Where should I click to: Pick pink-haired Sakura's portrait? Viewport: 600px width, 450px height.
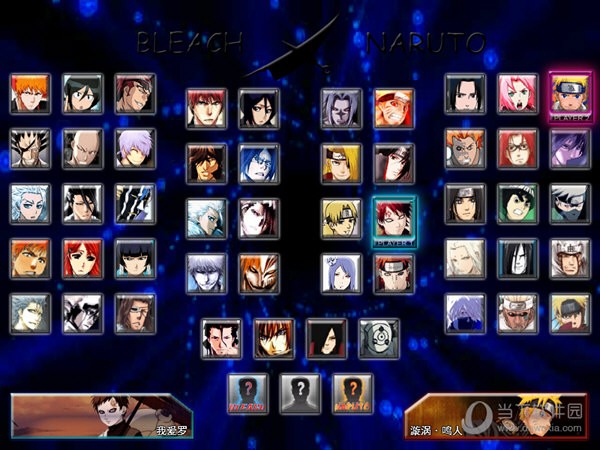pos(517,93)
